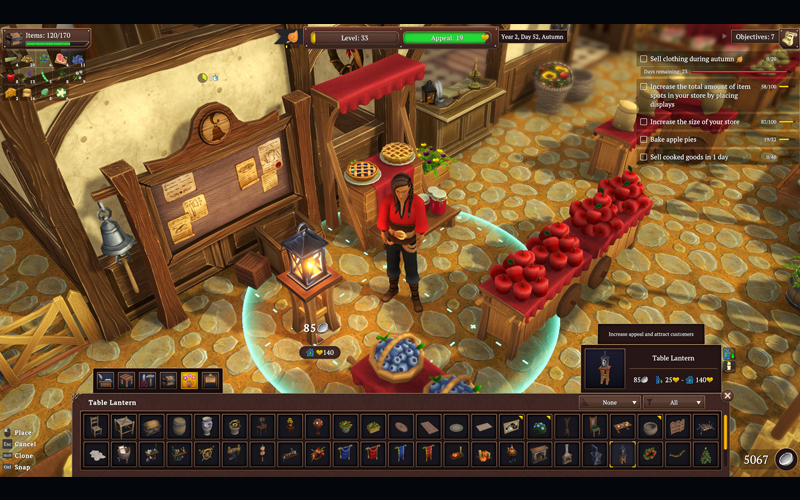Select the highlighted table lantern slot
This screenshot has height=500, width=800.
pyautogui.click(x=623, y=455)
